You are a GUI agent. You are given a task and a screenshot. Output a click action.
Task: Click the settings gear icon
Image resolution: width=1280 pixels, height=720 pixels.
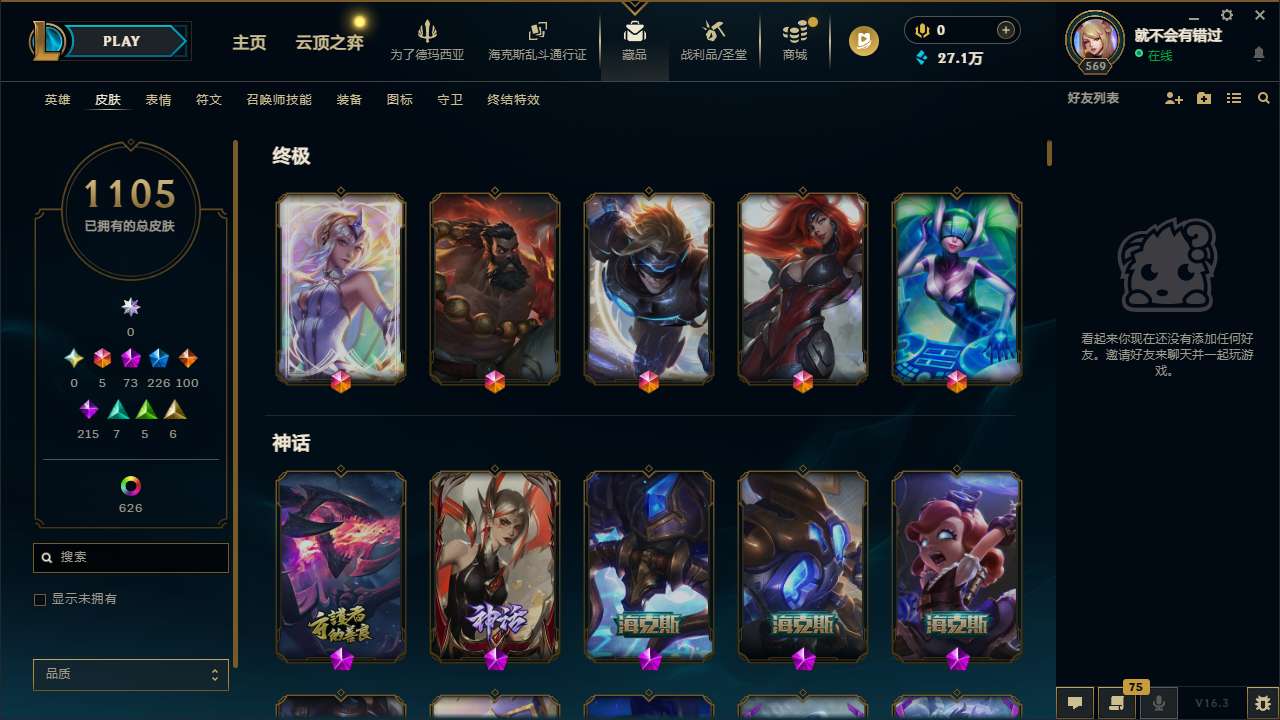click(x=1226, y=15)
